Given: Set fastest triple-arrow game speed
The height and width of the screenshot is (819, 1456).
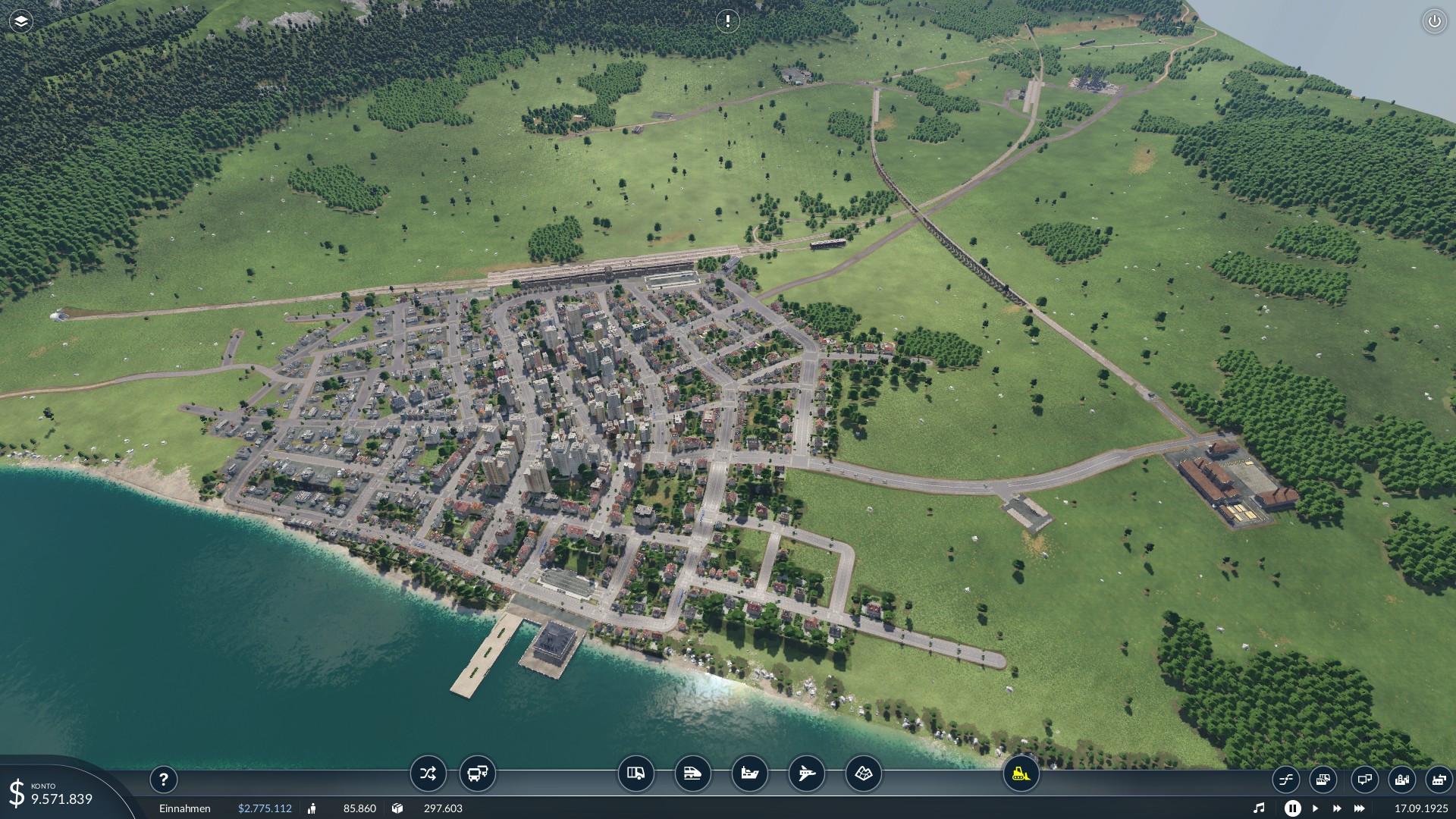Looking at the screenshot, I should click(x=1359, y=808).
